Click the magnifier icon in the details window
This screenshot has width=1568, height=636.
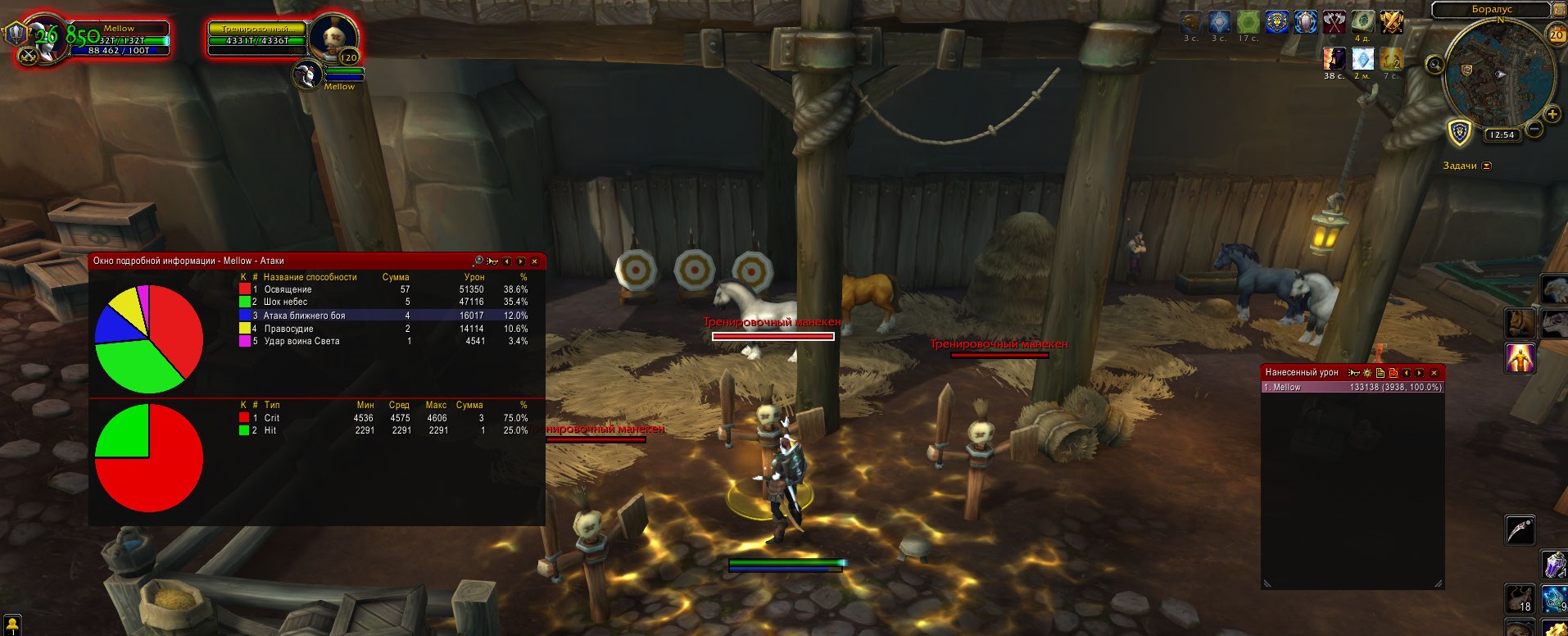click(x=478, y=261)
